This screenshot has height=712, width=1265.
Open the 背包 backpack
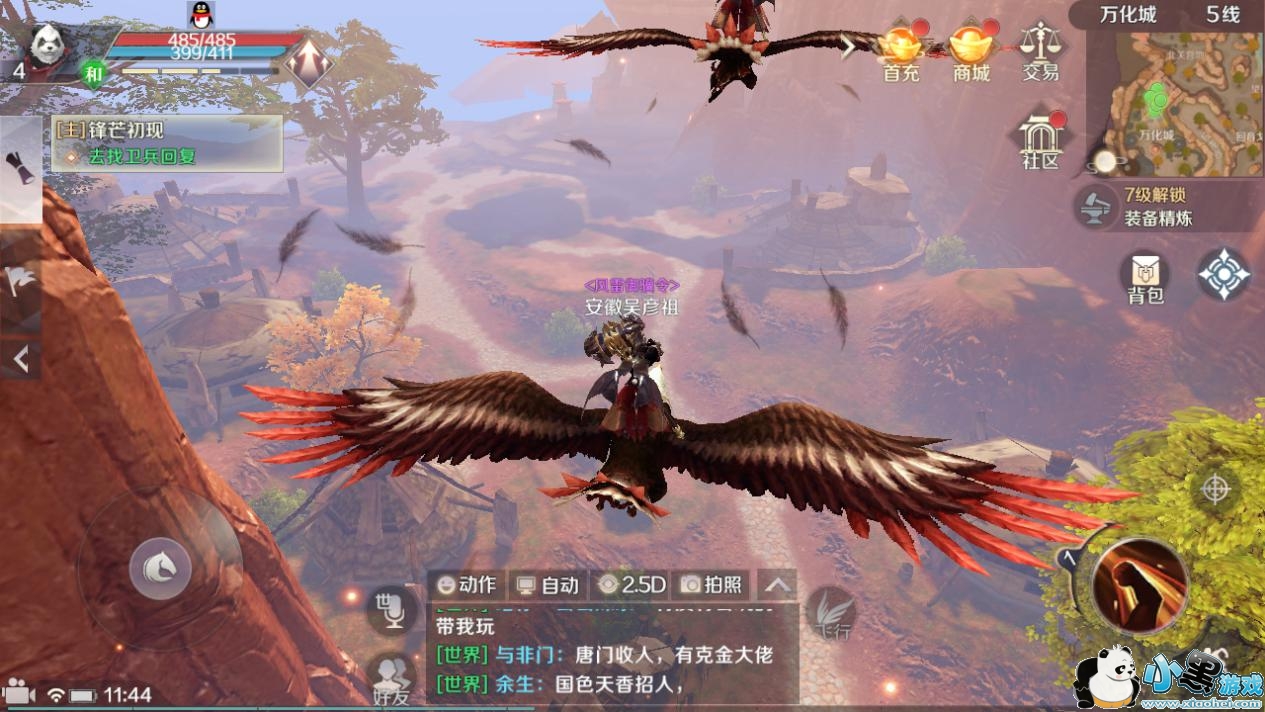1145,277
